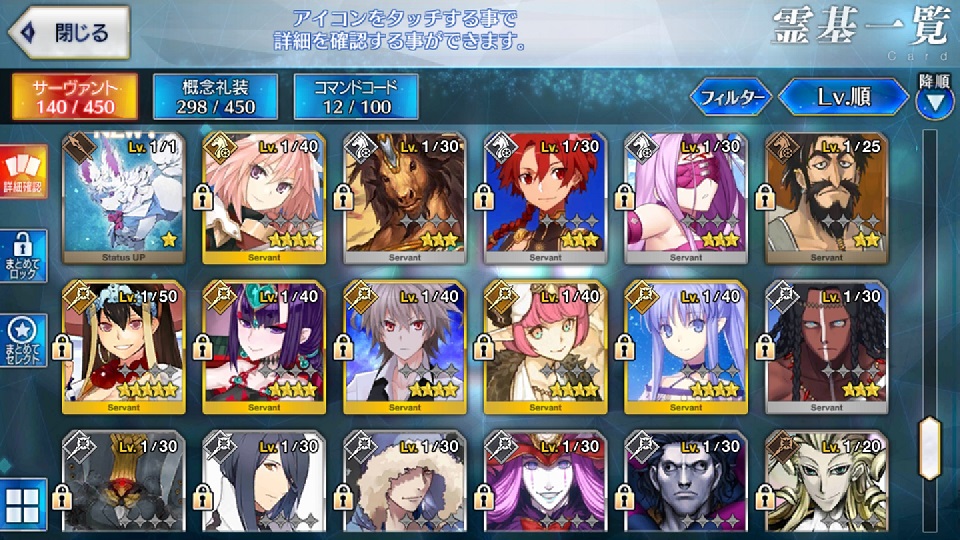Screen dimensions: 960x540
Task: Choose the bearded two-star servant card
Action: [826, 196]
